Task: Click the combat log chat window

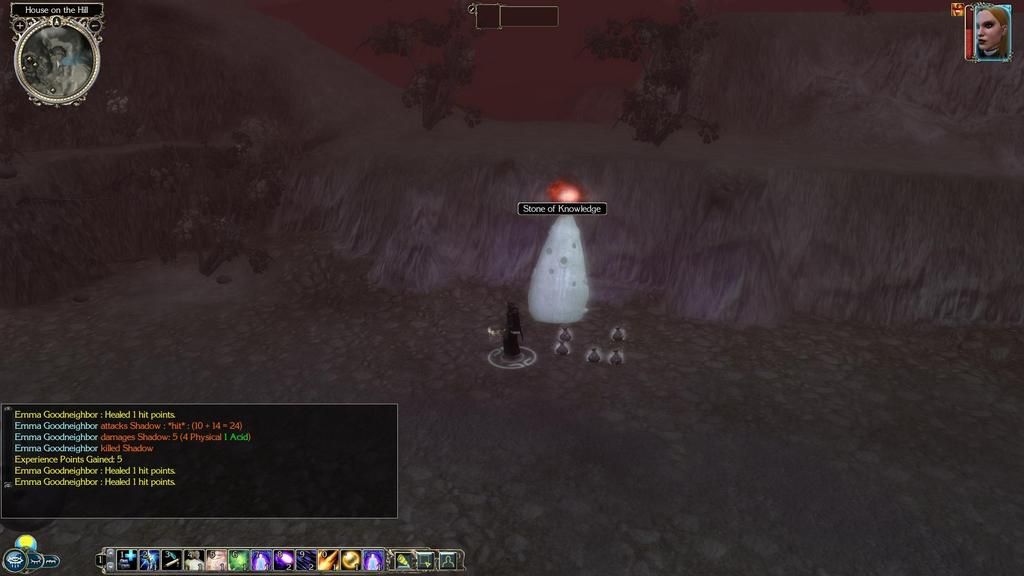Action: click(200, 460)
